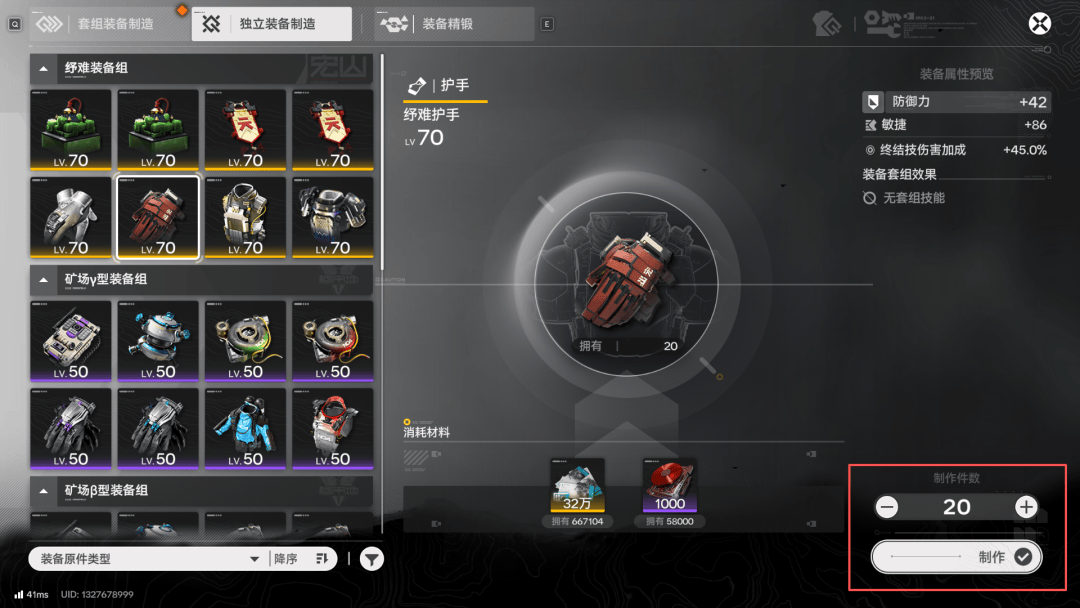1080x608 pixels.
Task: Select the 防御力 attribute row
Action: [955, 102]
